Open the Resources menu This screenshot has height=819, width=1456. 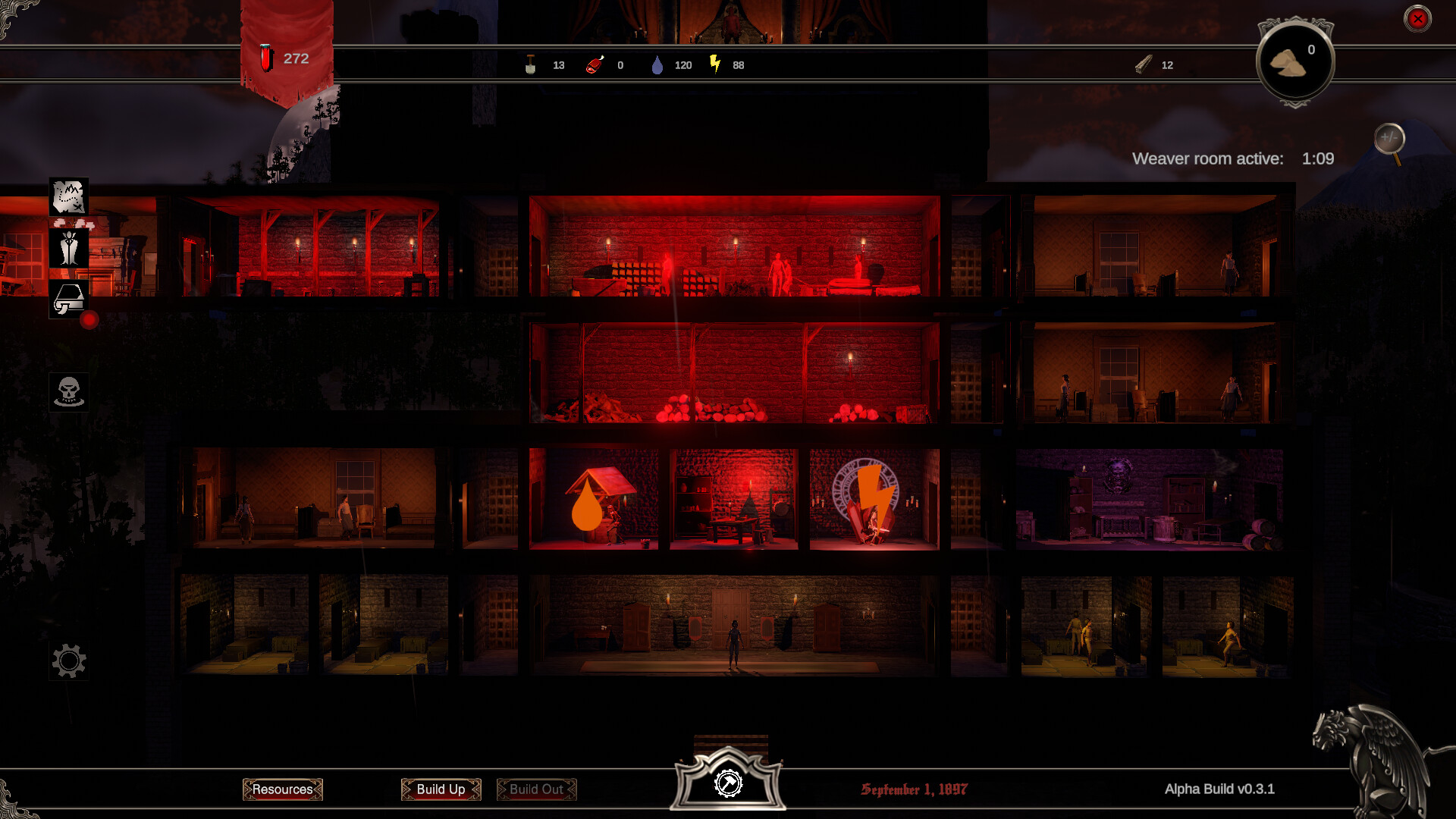point(283,789)
